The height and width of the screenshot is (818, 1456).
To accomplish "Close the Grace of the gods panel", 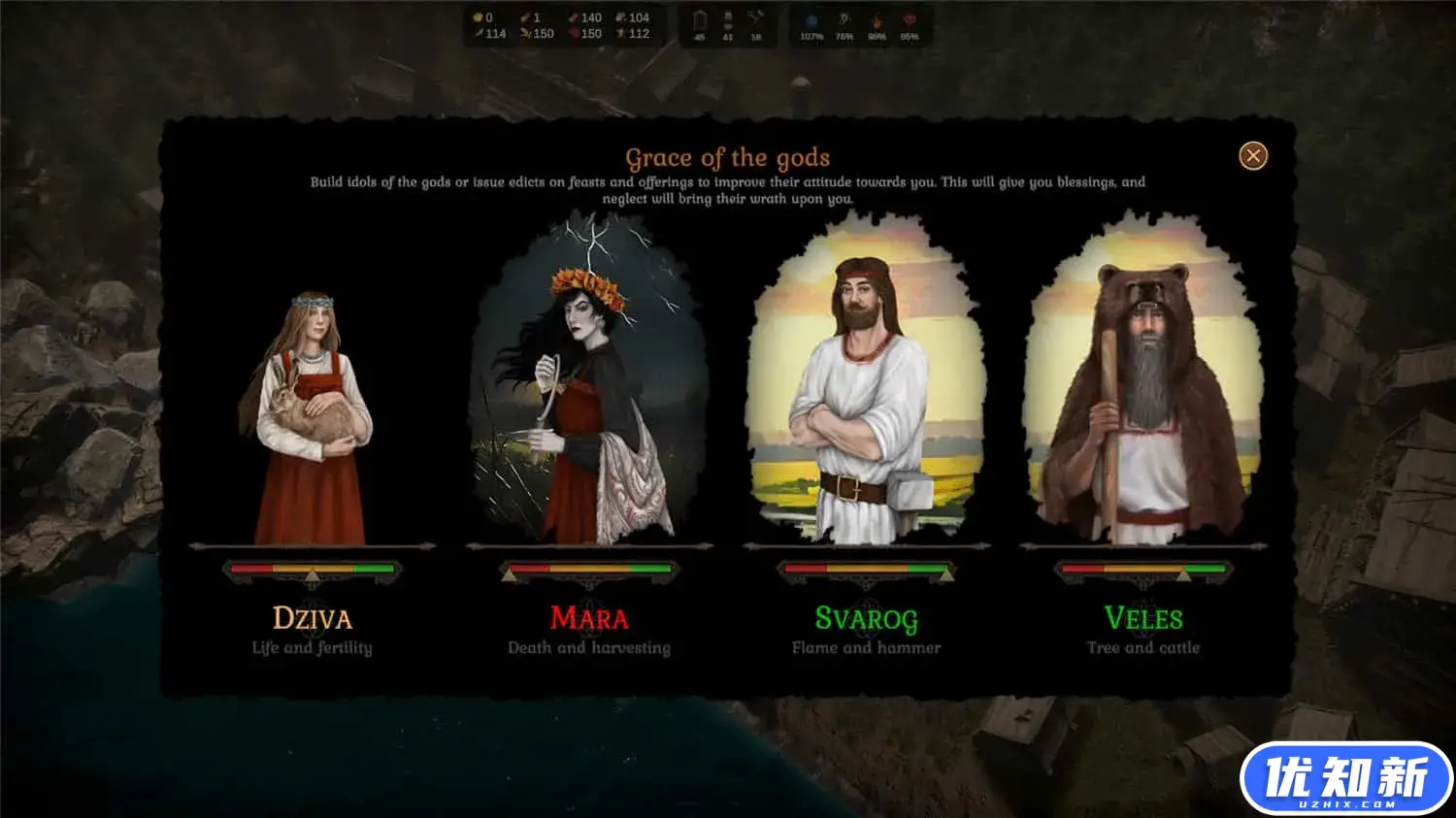I will pyautogui.click(x=1253, y=156).
